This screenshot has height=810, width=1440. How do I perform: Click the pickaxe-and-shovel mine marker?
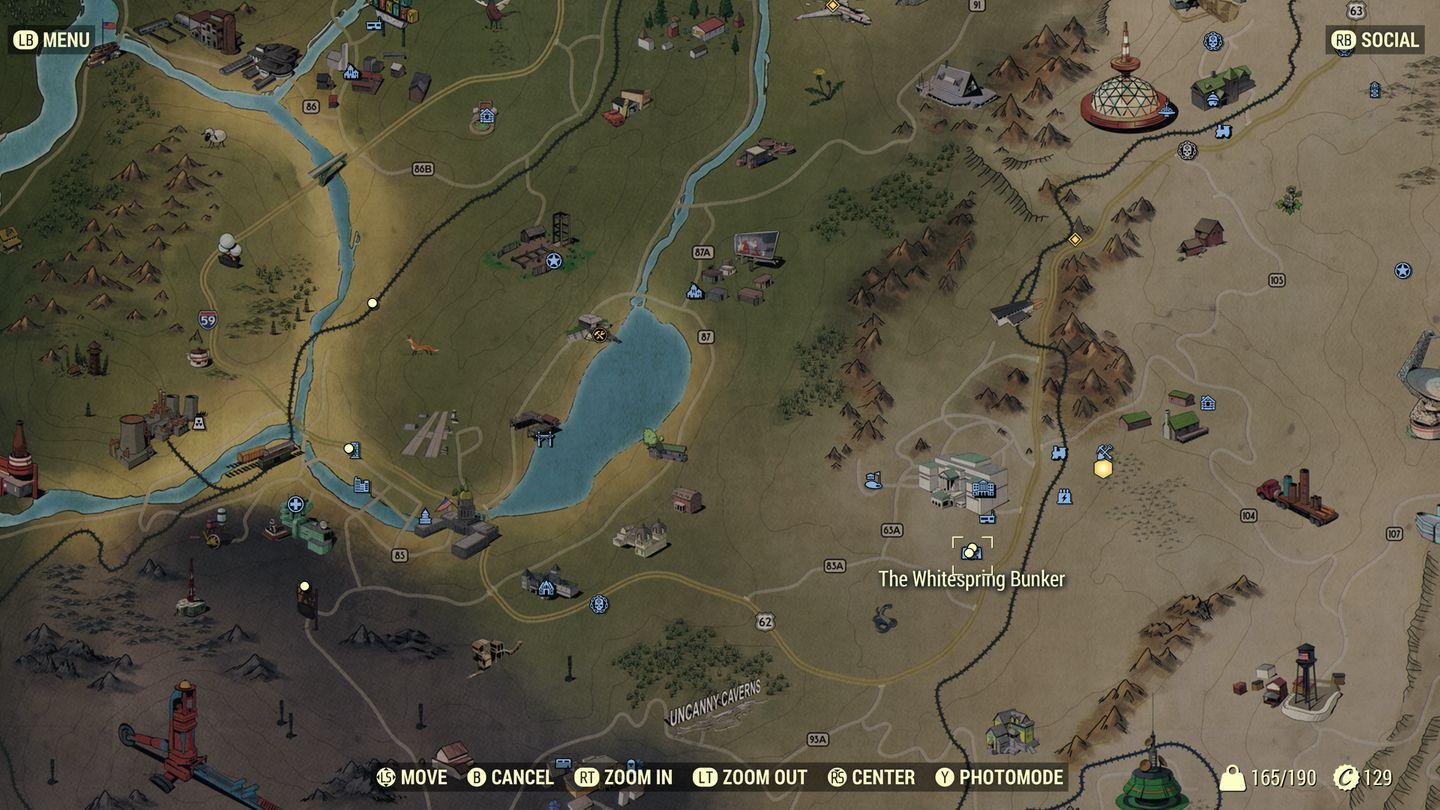1103,451
